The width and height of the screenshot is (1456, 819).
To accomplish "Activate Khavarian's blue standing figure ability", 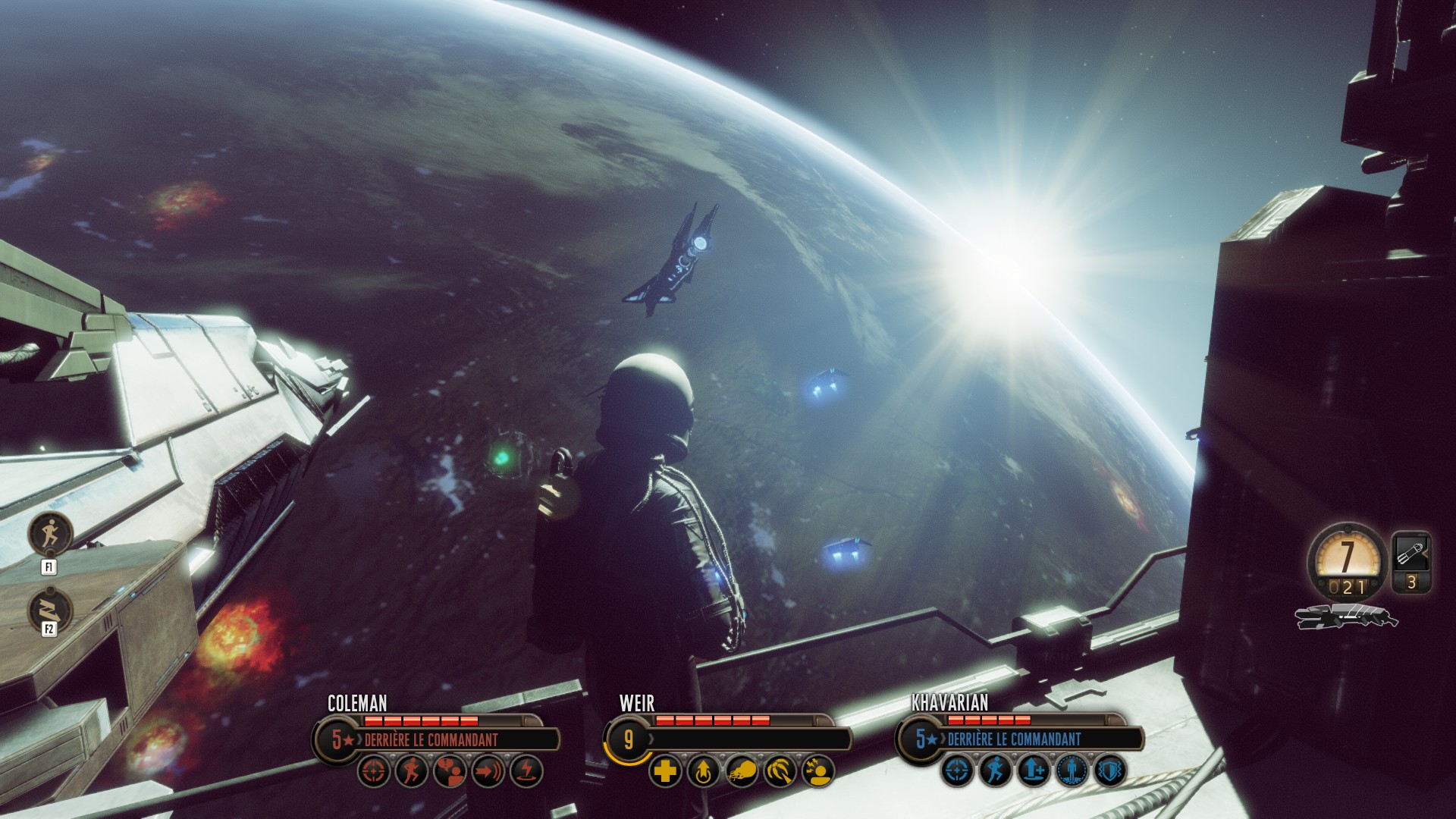I will coord(1072,771).
